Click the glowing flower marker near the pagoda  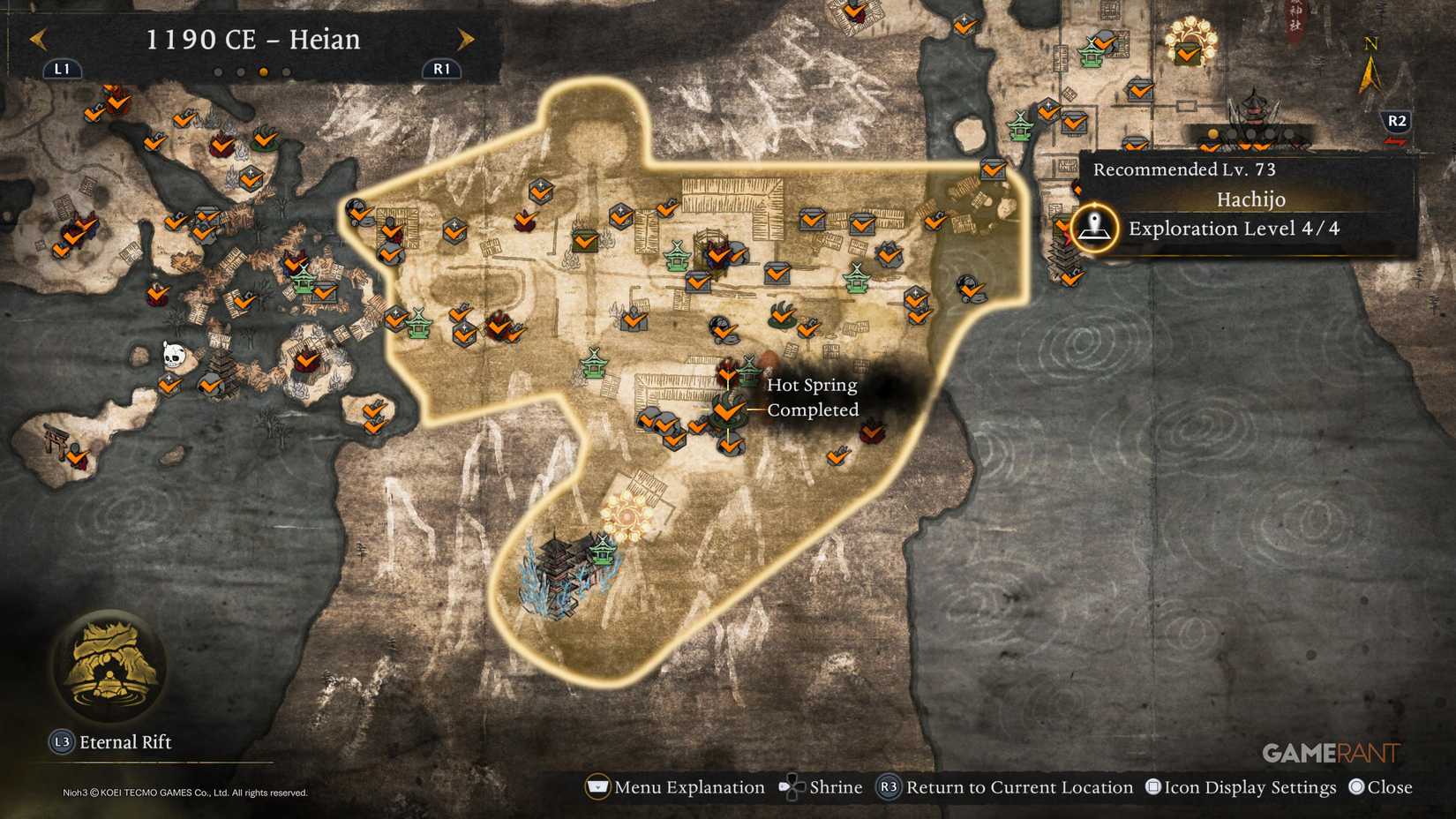click(x=626, y=516)
